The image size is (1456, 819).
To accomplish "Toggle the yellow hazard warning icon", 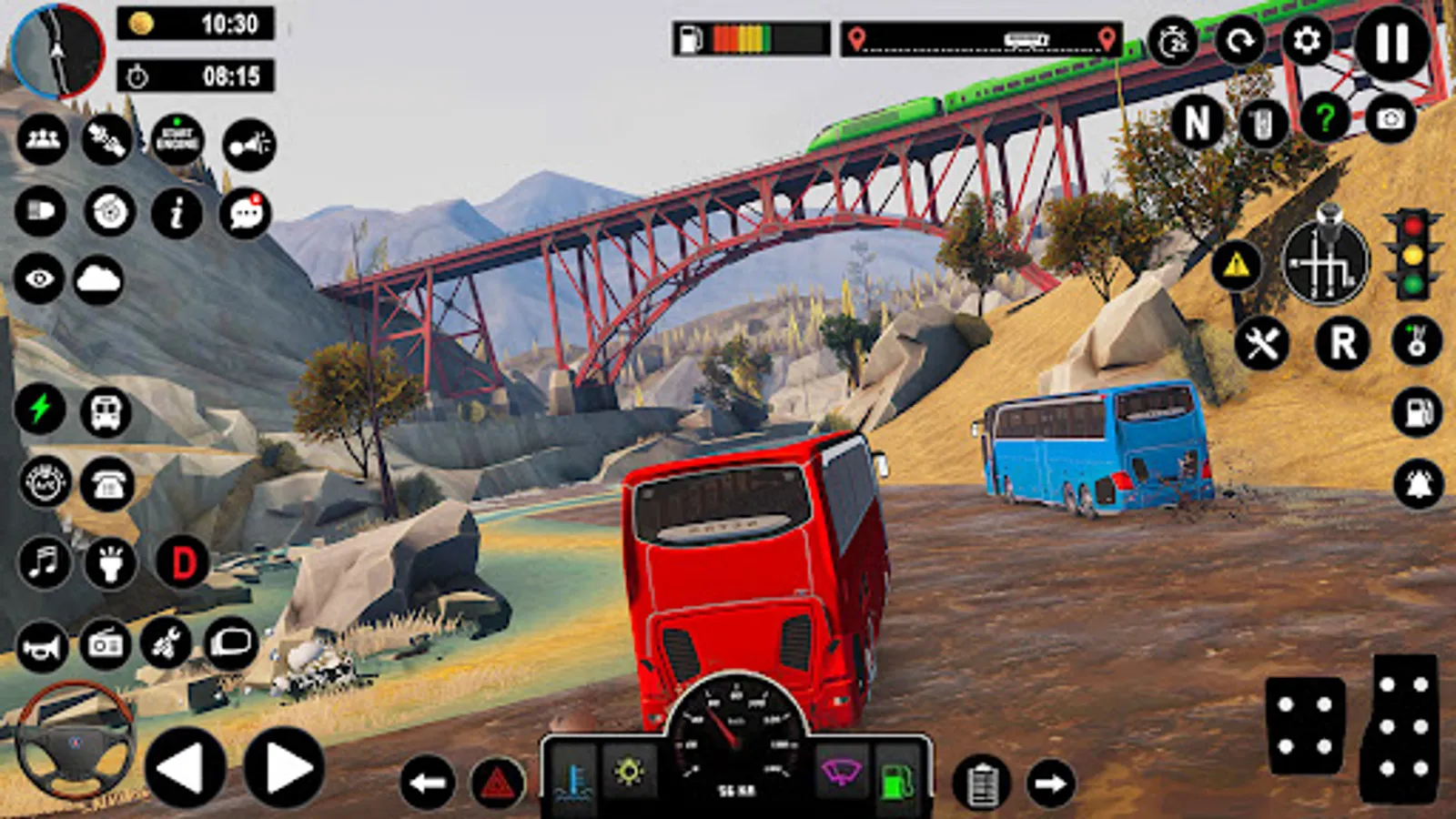I will coord(1236,265).
